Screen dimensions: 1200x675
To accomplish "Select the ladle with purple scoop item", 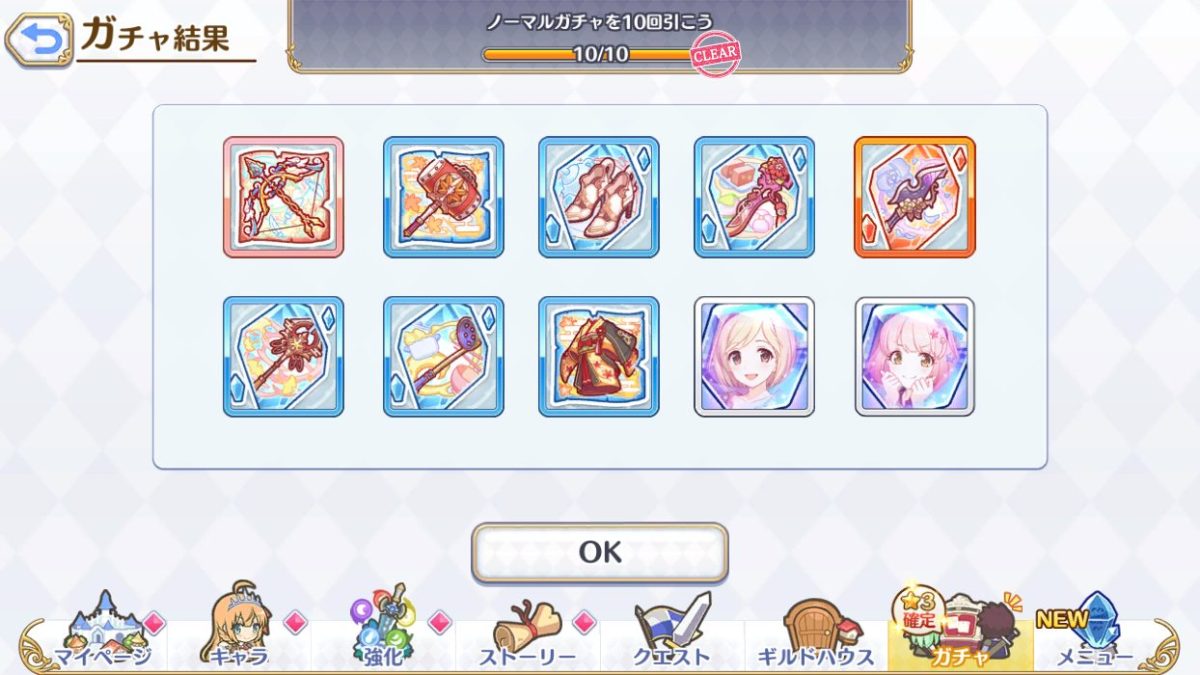I will pyautogui.click(x=443, y=357).
